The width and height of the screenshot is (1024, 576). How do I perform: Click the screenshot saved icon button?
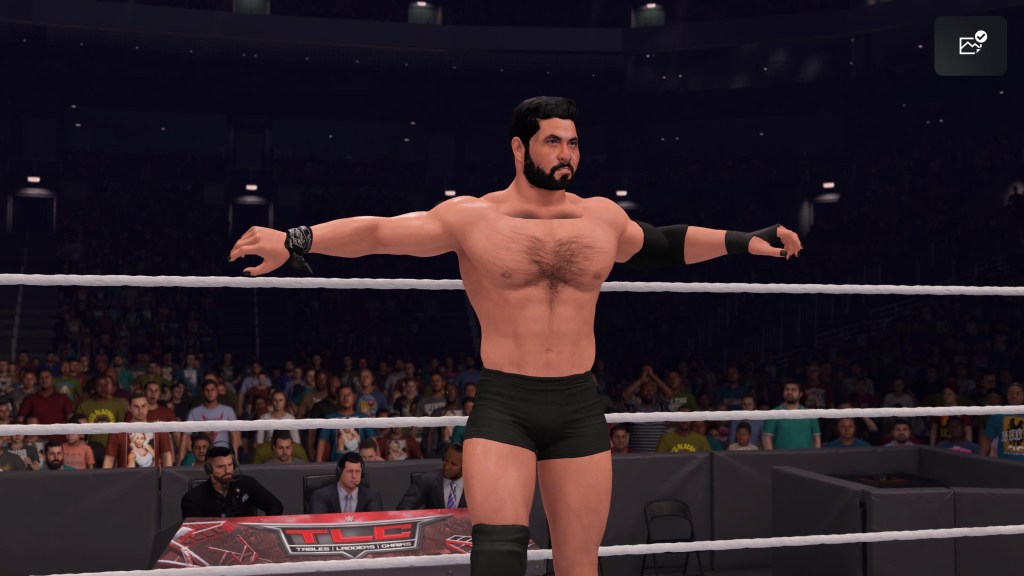(970, 45)
